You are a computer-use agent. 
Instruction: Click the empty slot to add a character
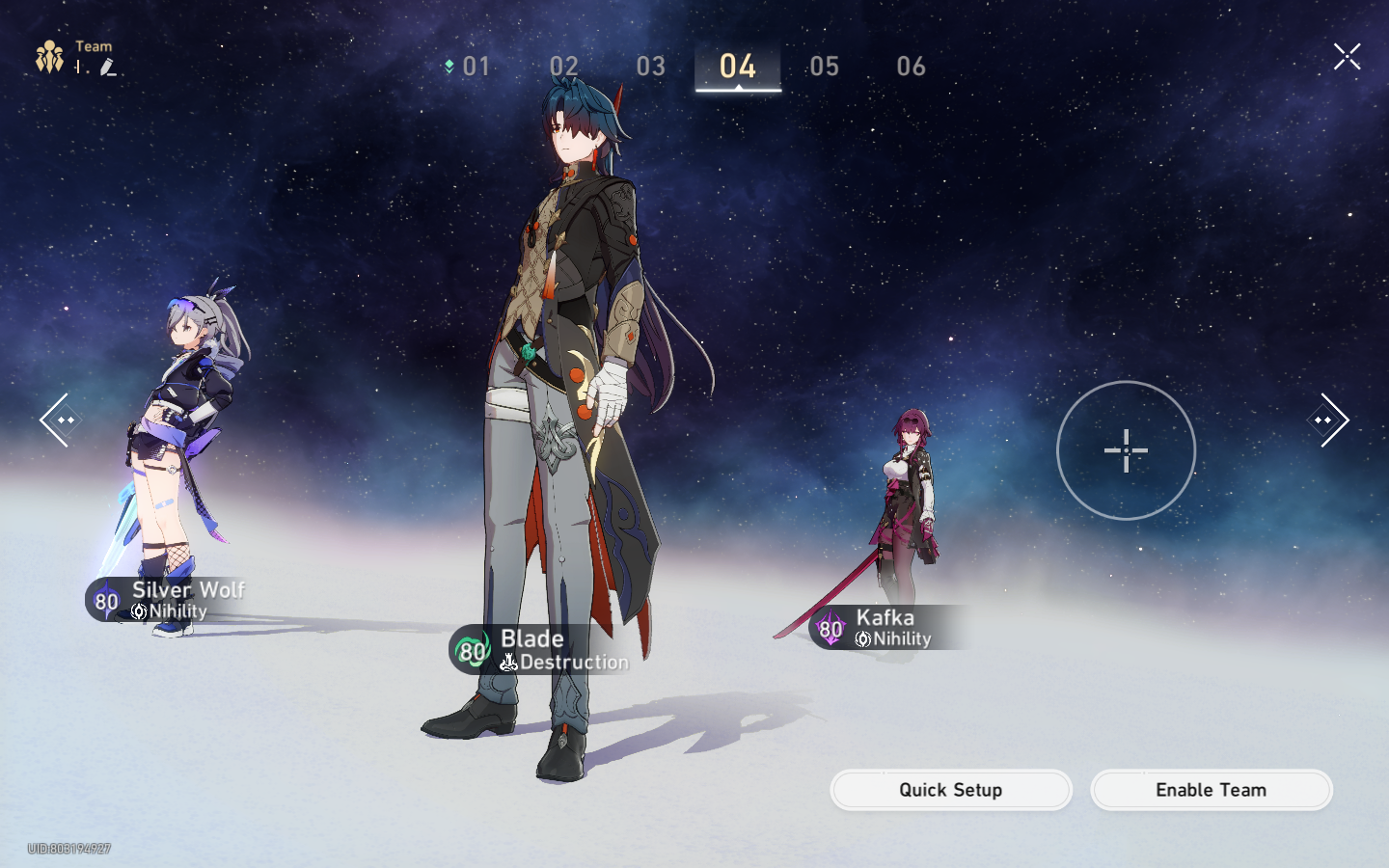tap(1126, 450)
